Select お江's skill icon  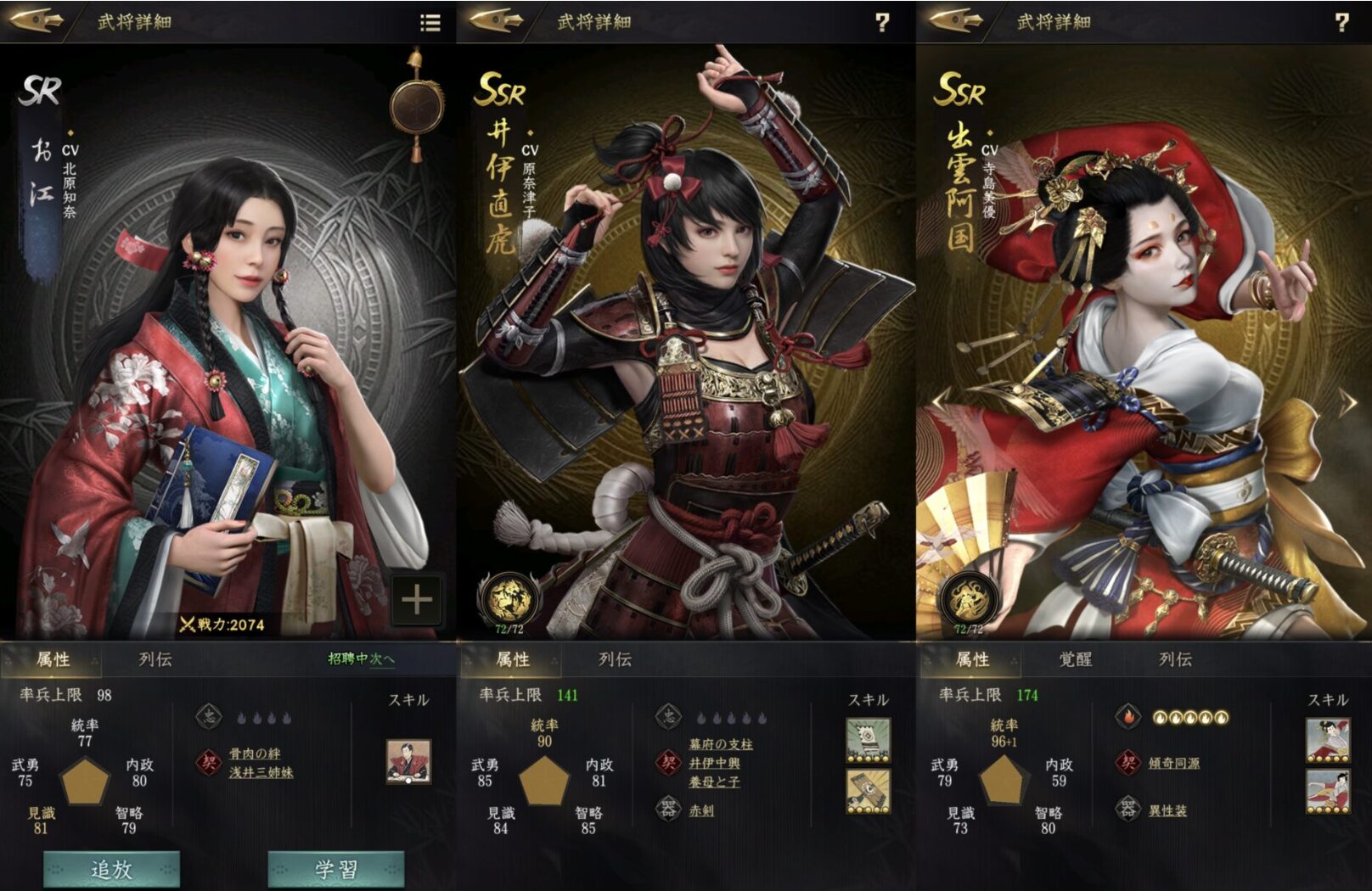[408, 761]
